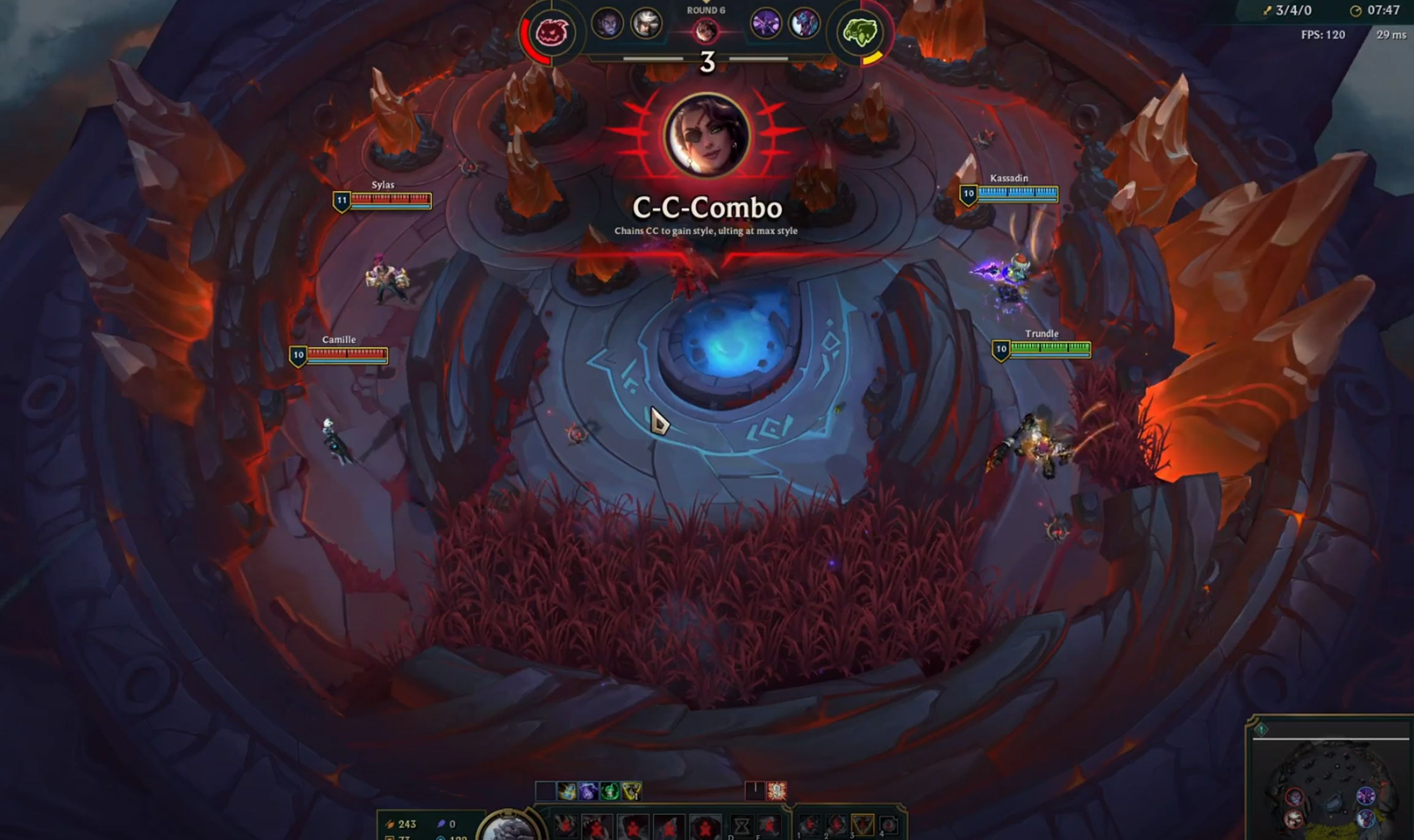
Task: Click the small round portrait under Round 6
Action: pos(705,29)
